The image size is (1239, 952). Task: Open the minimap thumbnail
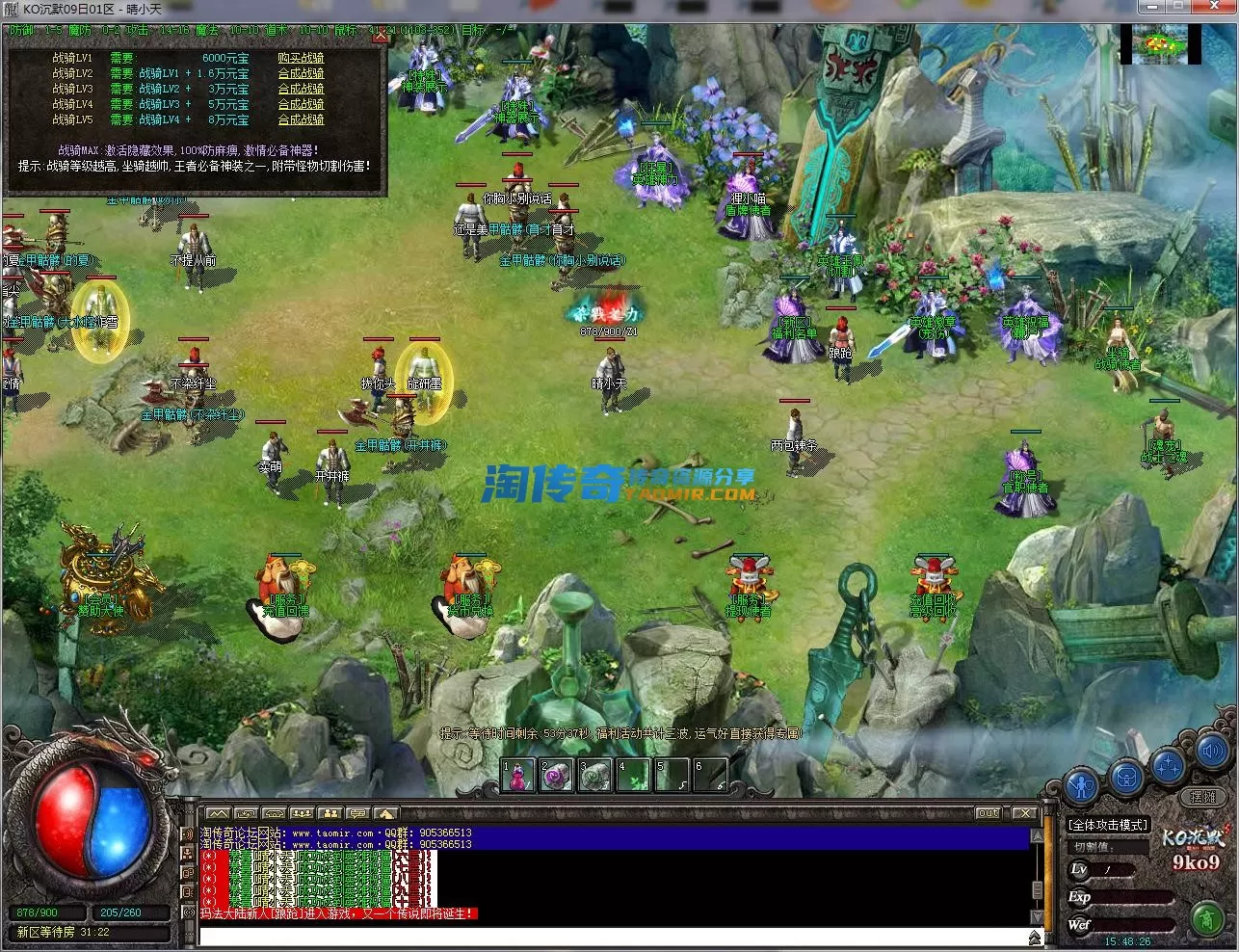[1159, 45]
